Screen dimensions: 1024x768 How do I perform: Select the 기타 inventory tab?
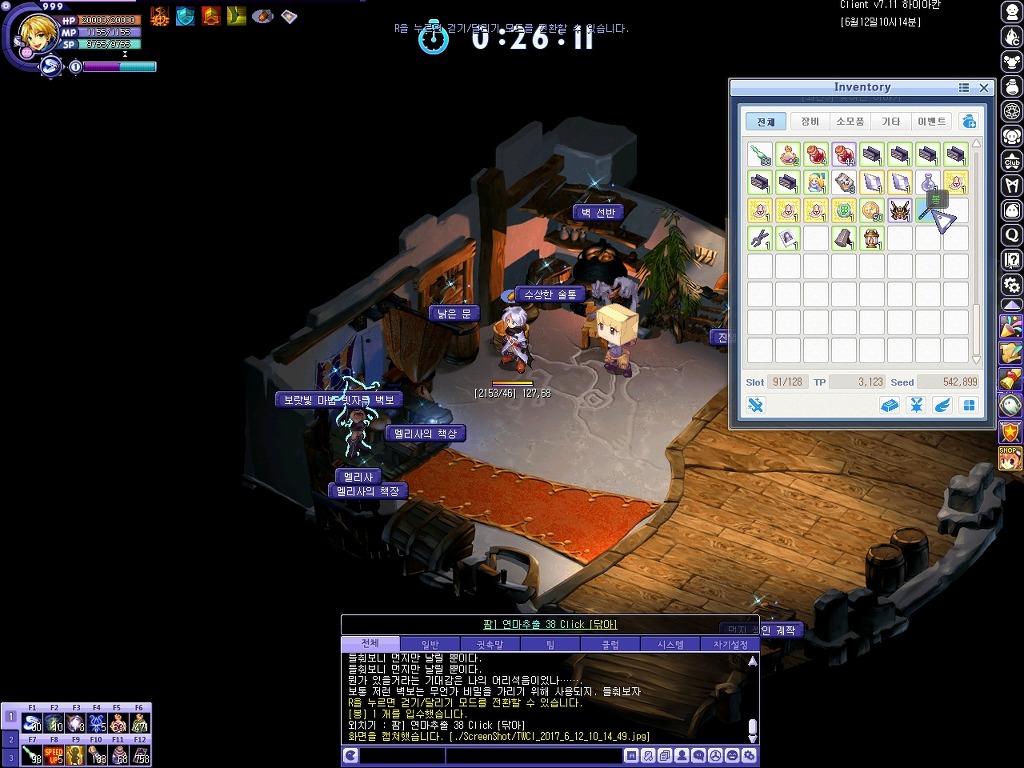click(x=890, y=121)
